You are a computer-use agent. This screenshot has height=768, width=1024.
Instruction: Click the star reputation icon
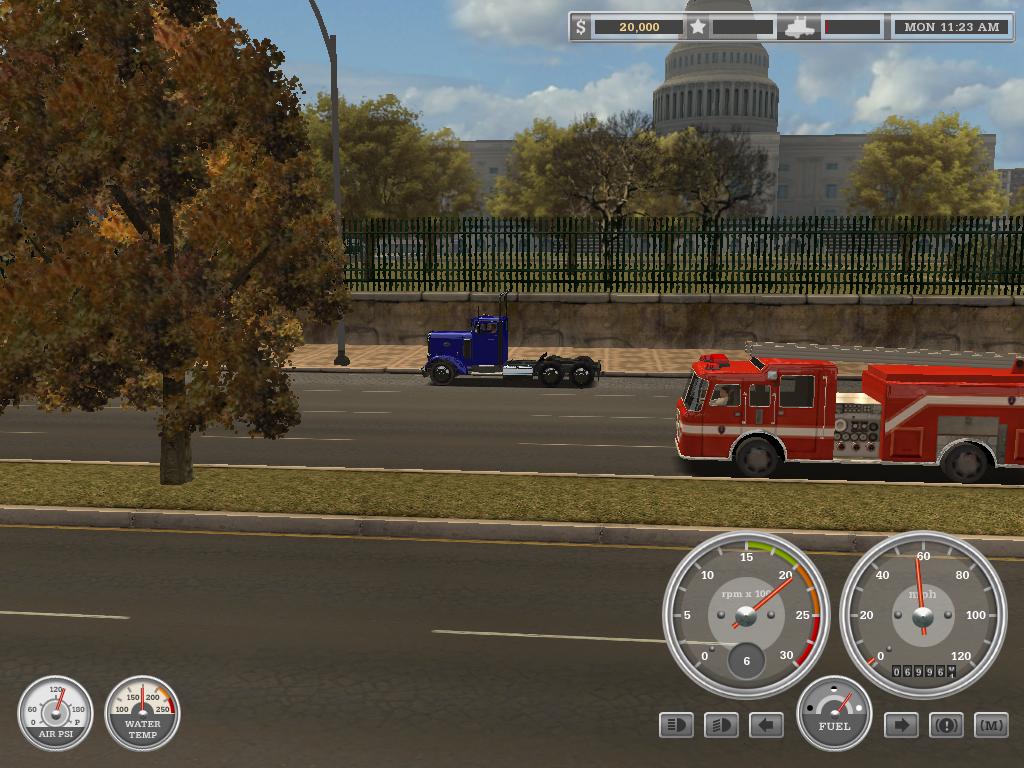tap(698, 27)
